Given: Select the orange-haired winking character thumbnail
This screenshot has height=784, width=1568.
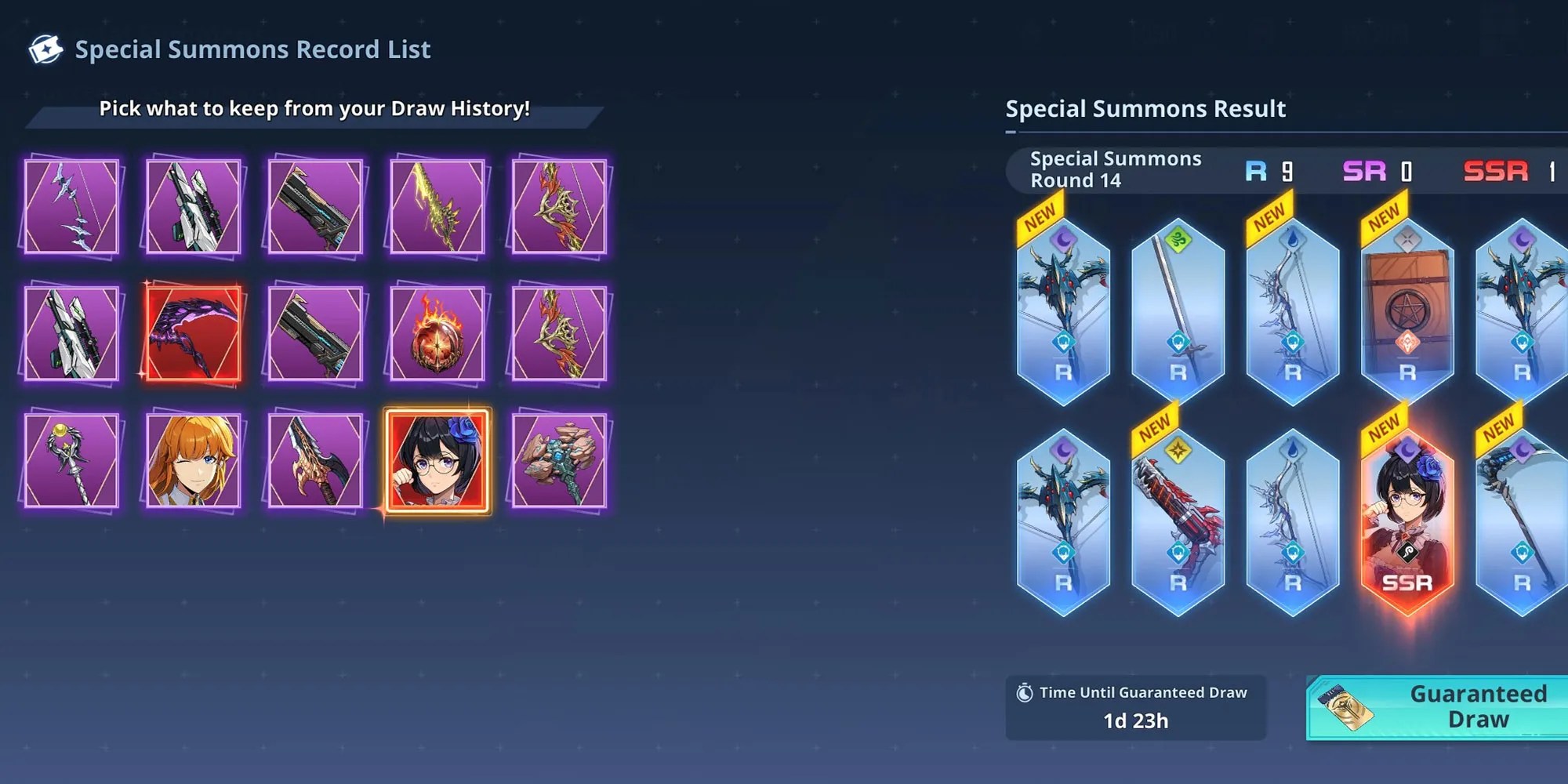Looking at the screenshot, I should click(x=193, y=463).
